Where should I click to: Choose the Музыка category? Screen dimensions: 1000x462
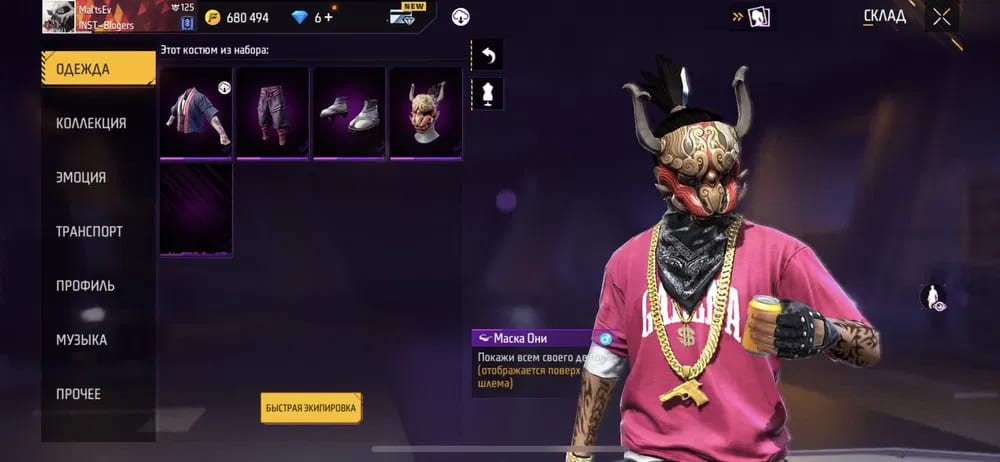coord(81,340)
